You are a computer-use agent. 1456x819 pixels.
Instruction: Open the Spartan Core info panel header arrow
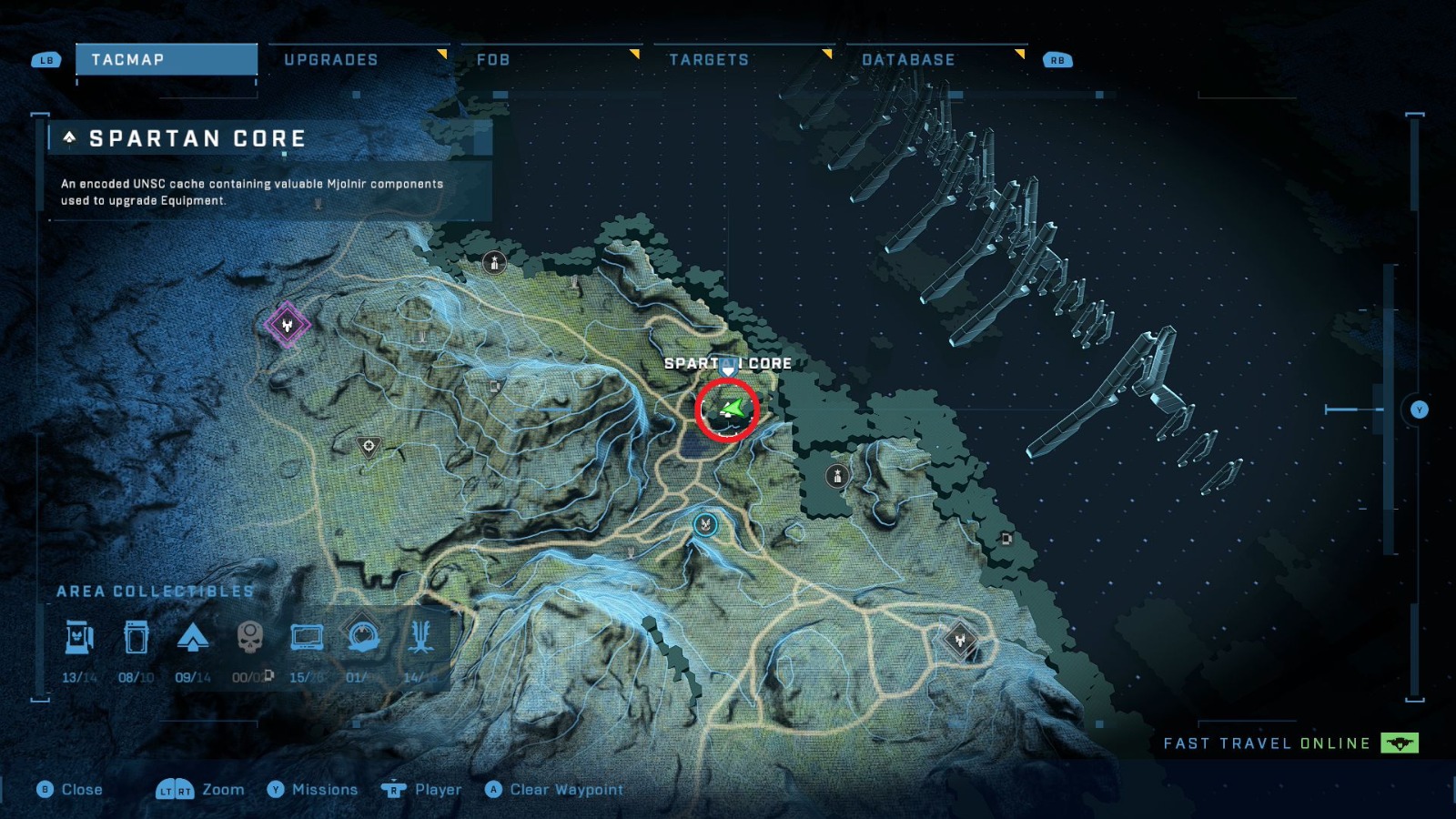click(69, 137)
